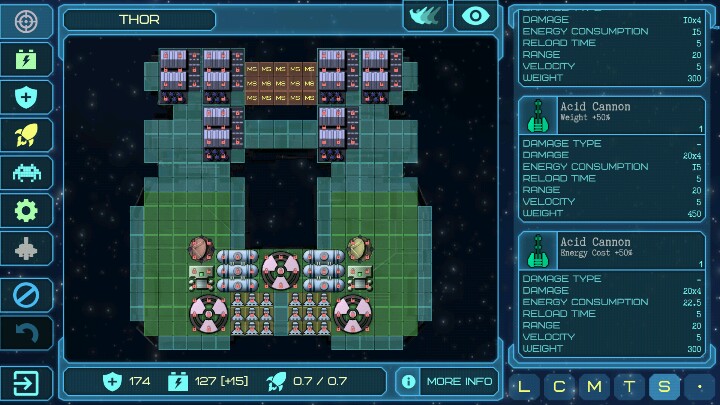Switch to the L size tab

[x=526, y=386]
